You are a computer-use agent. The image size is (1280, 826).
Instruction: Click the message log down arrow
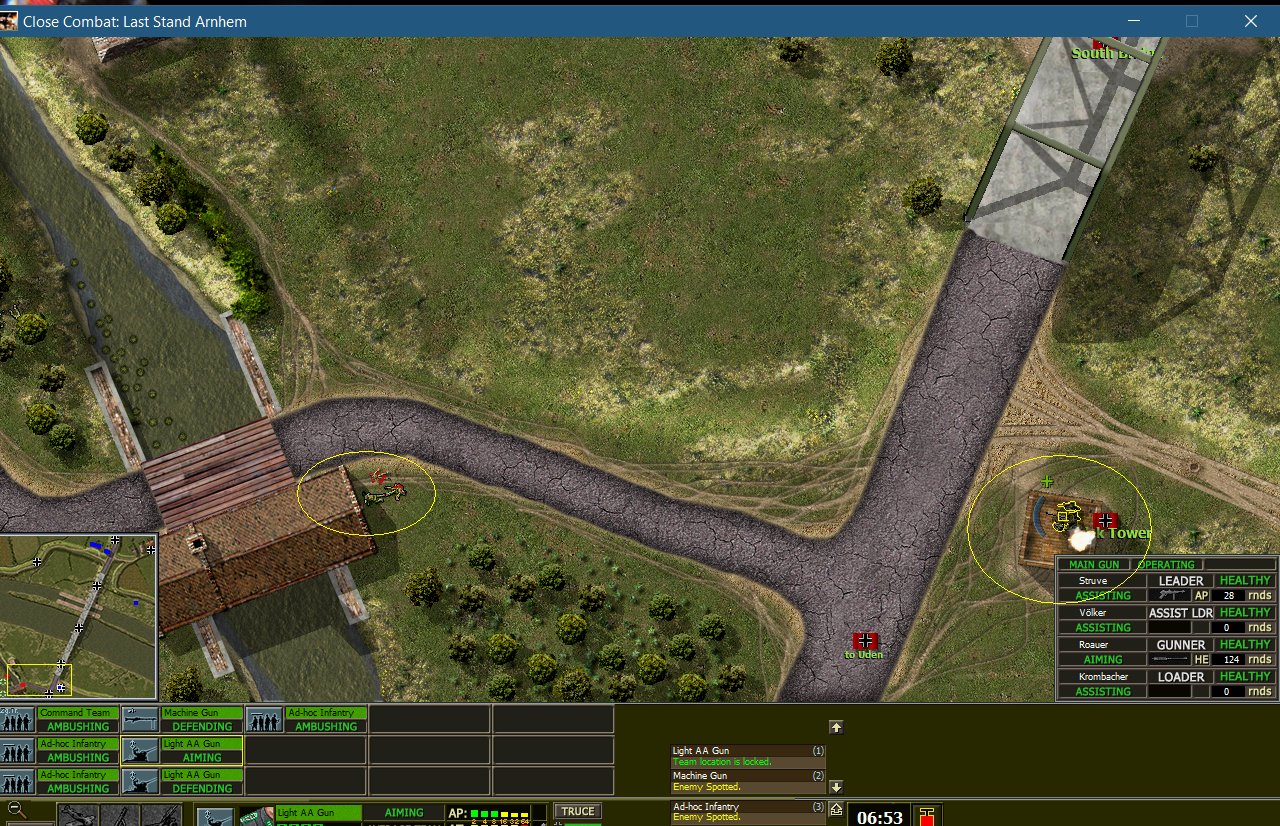click(x=837, y=787)
